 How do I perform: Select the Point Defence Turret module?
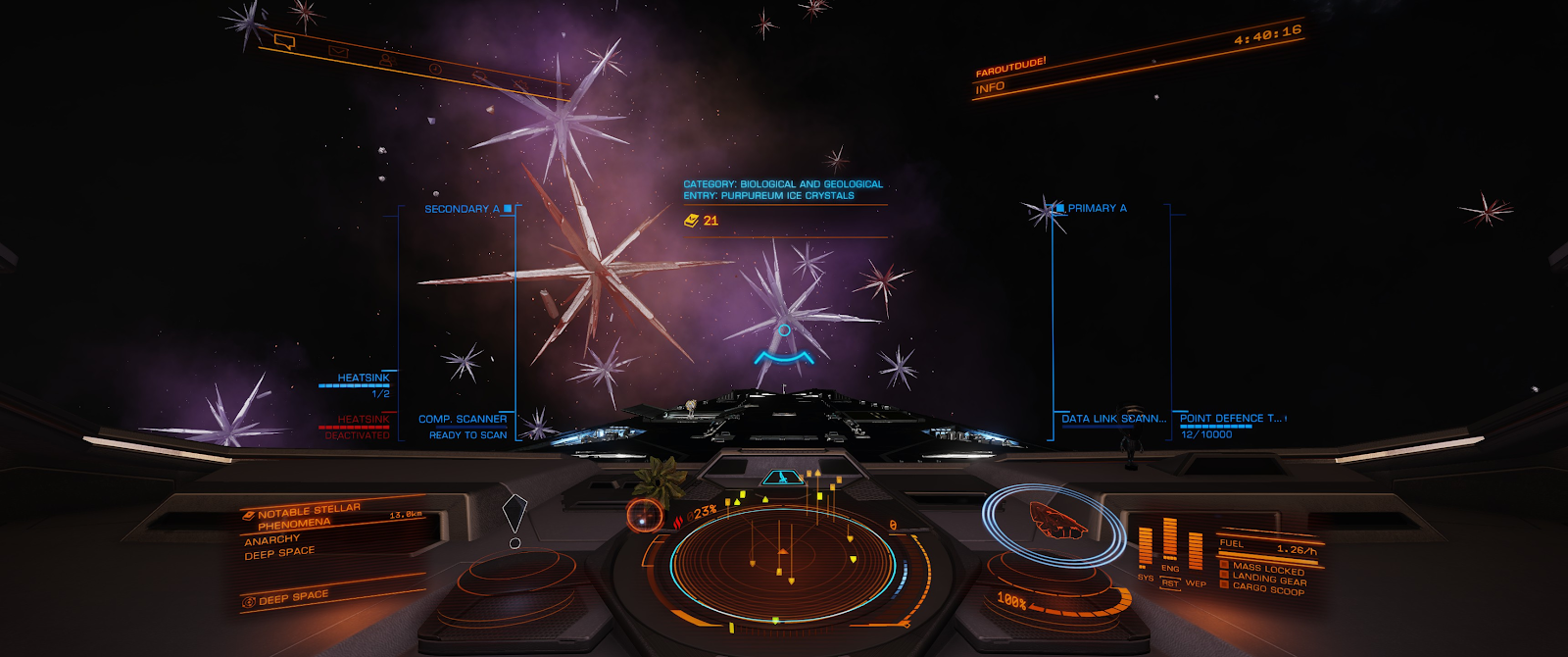coord(1230,419)
